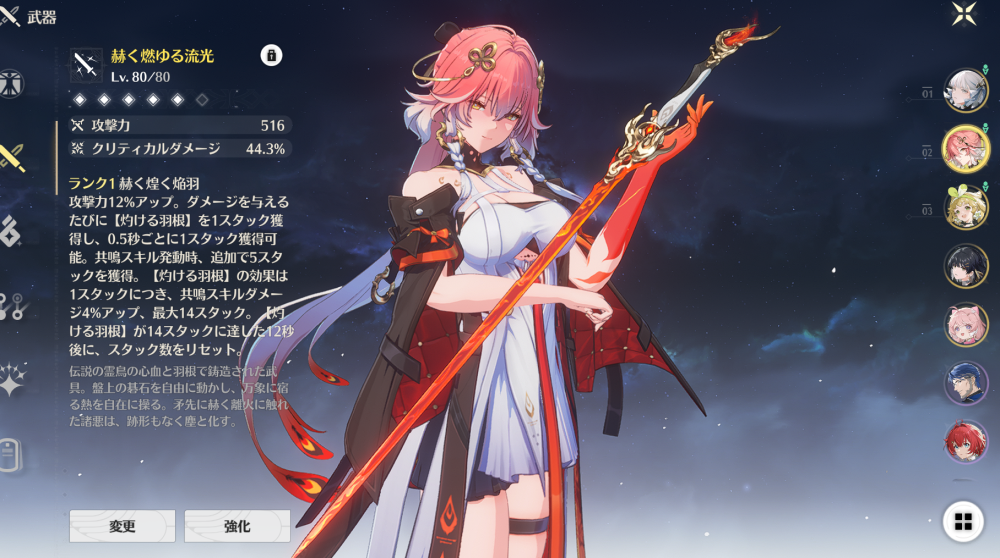The width and height of the screenshot is (1000, 558).
Task: Open the full character grid button
Action: point(963,521)
